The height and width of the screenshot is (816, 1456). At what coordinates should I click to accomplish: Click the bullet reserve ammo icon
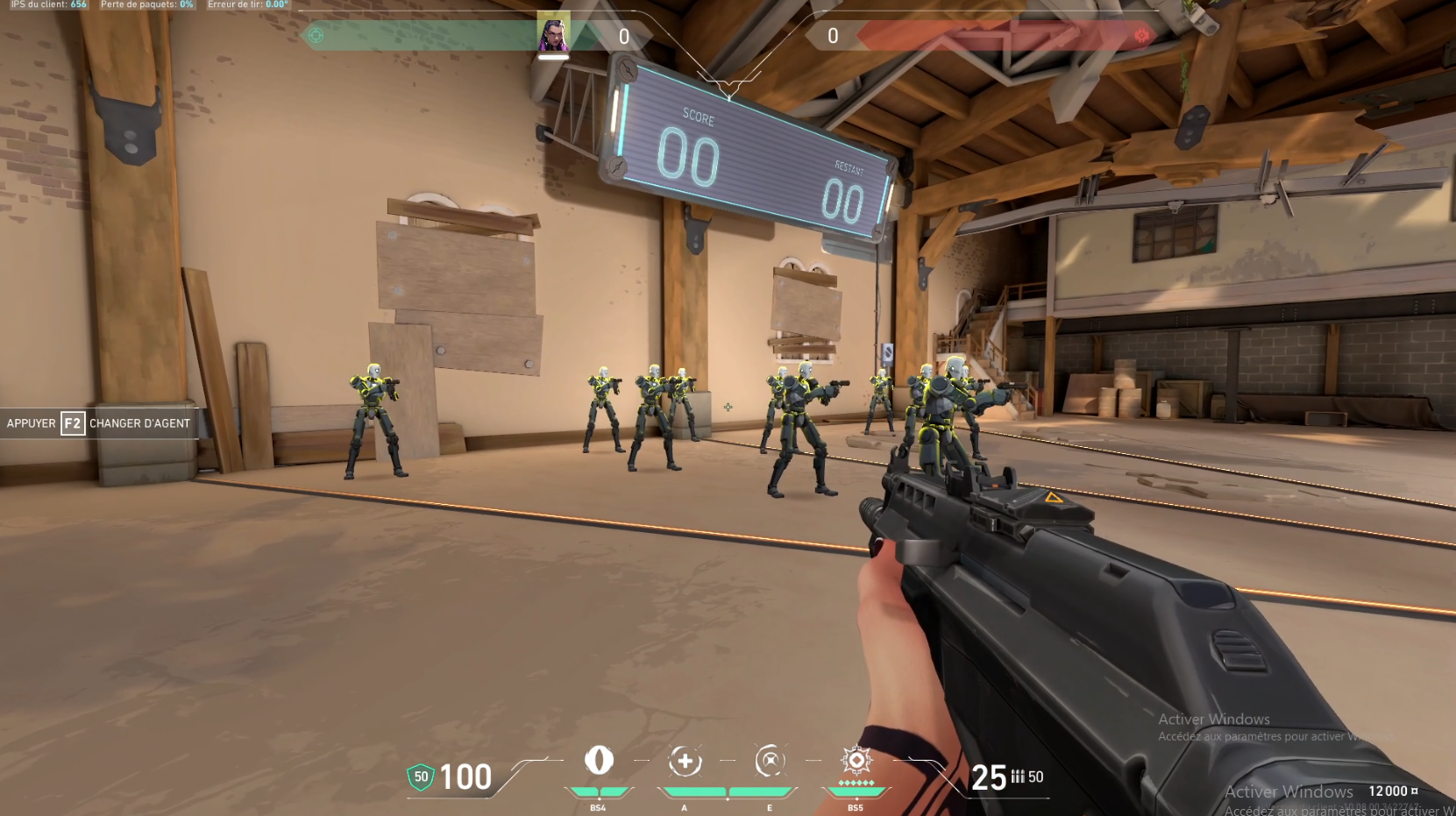pos(1017,776)
